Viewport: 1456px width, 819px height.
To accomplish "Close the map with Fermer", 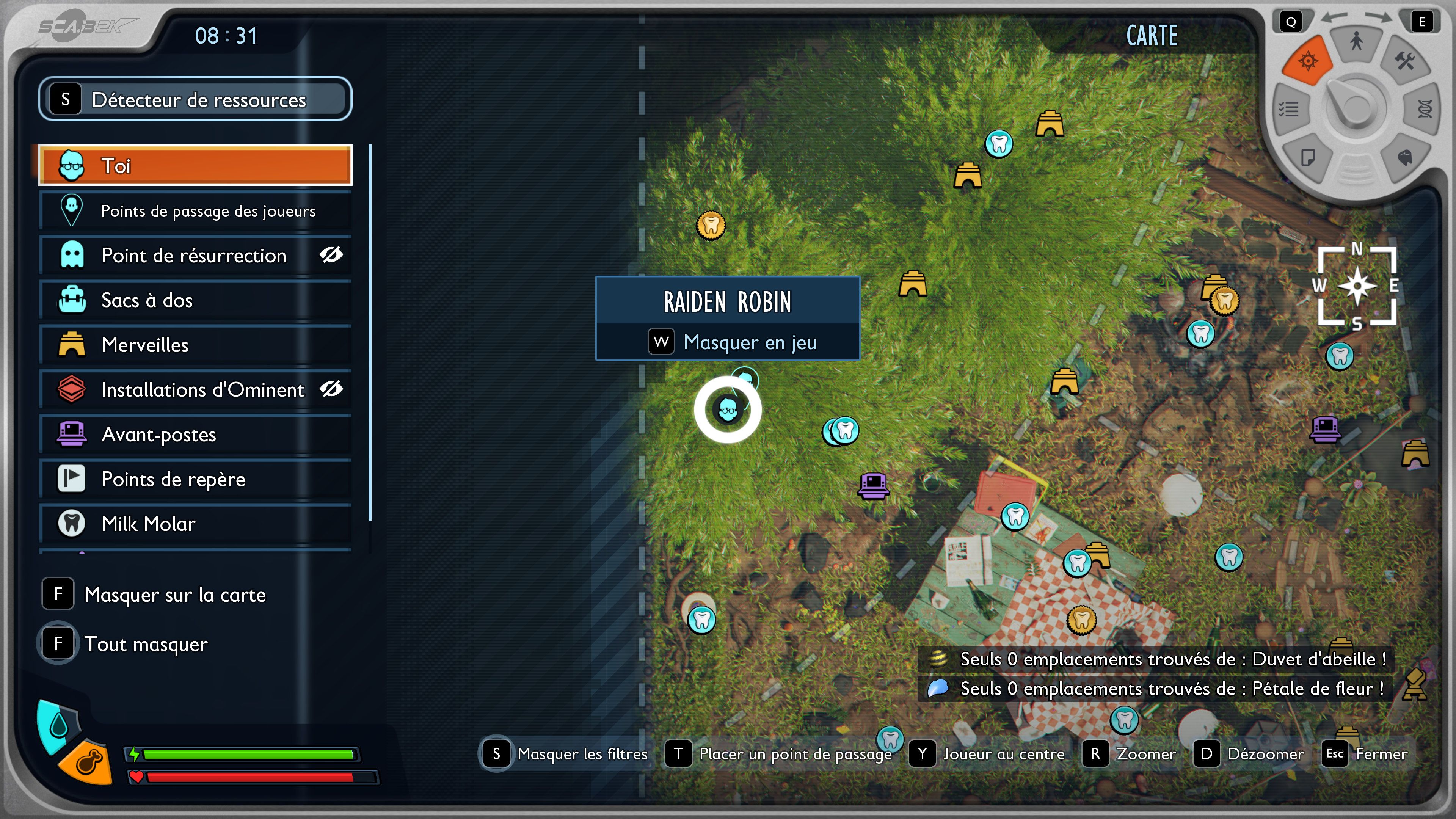I will 1365,754.
